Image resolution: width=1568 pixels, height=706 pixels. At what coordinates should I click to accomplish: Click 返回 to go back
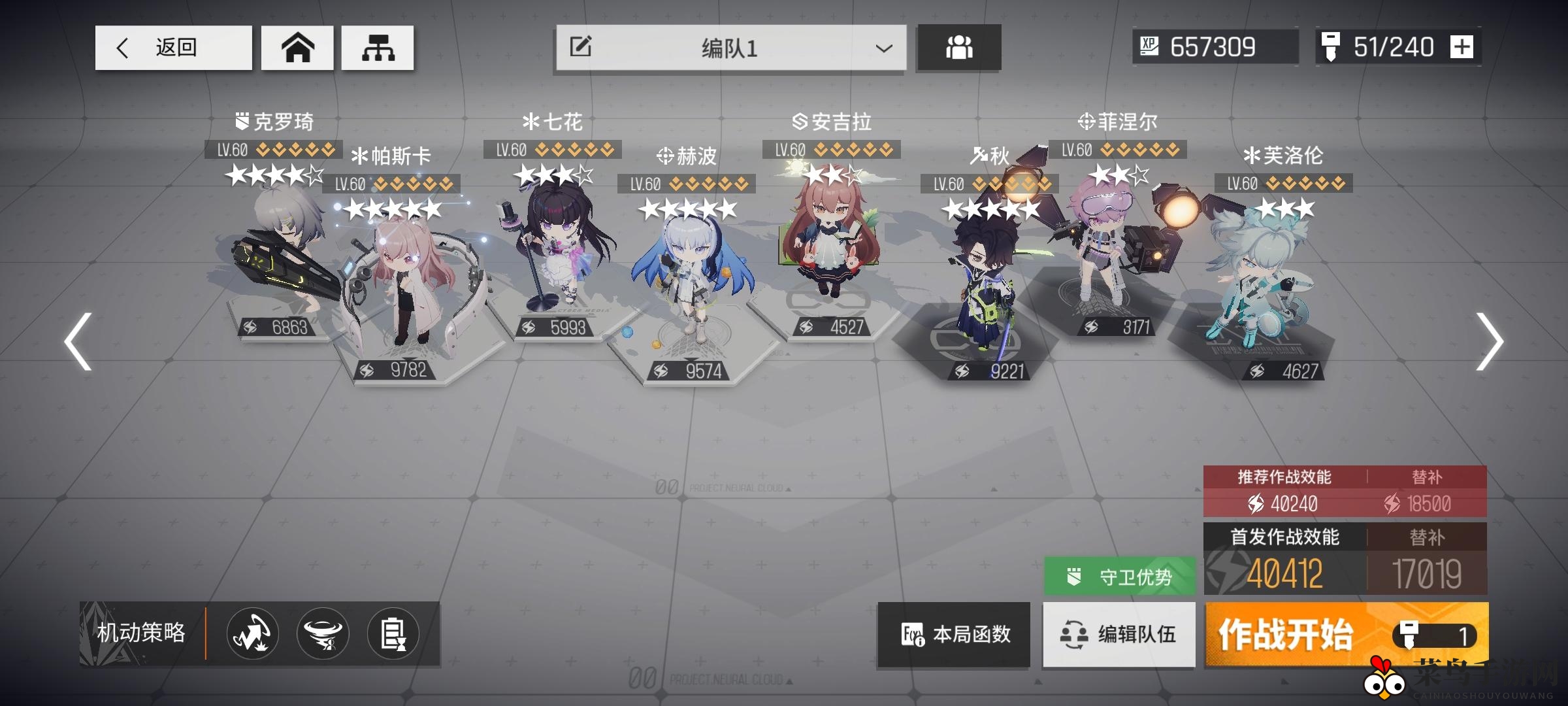click(x=172, y=46)
